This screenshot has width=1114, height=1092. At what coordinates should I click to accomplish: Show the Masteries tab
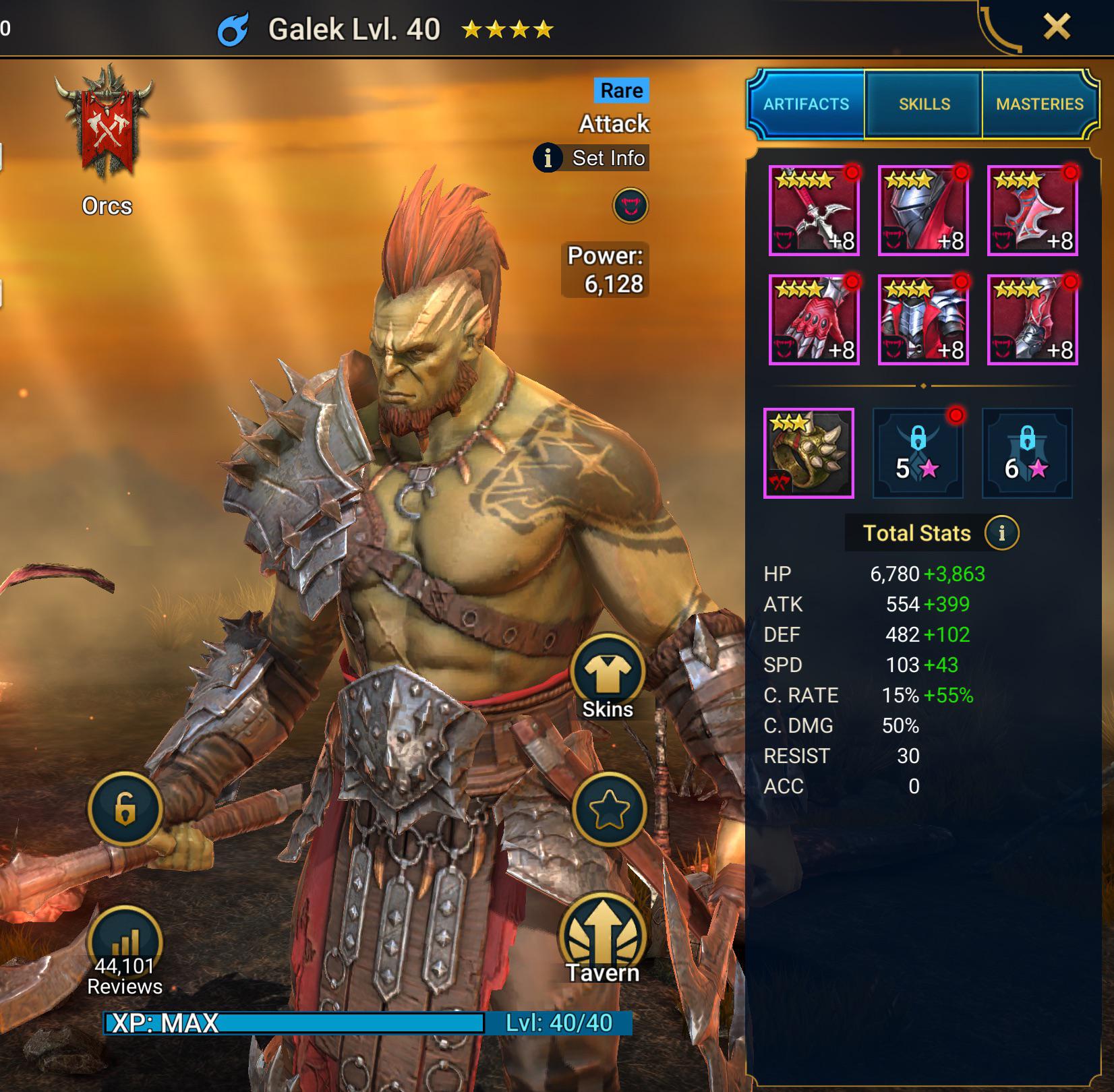[x=1039, y=104]
